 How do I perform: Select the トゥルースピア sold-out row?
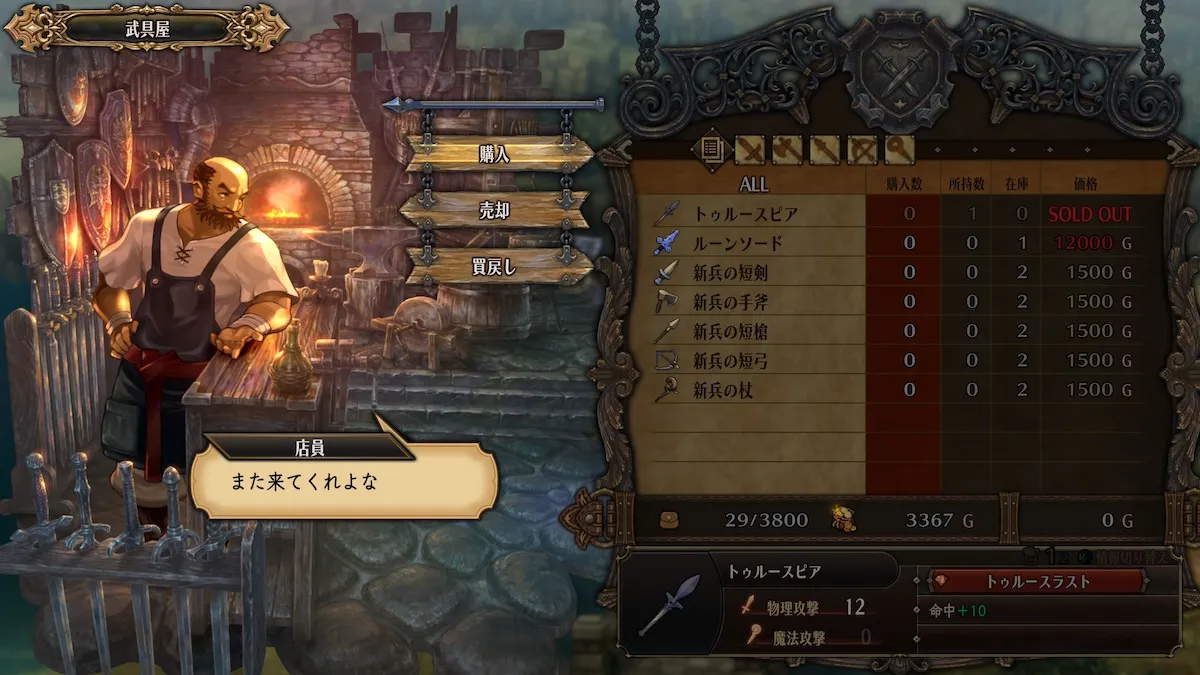[x=745, y=213]
